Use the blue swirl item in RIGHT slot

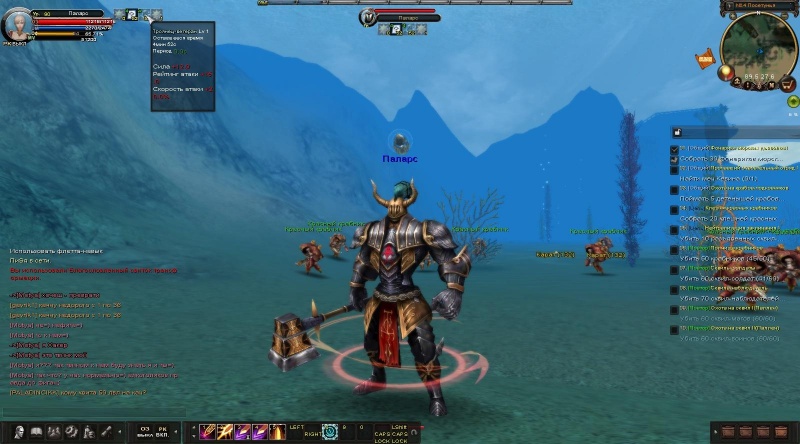330,432
